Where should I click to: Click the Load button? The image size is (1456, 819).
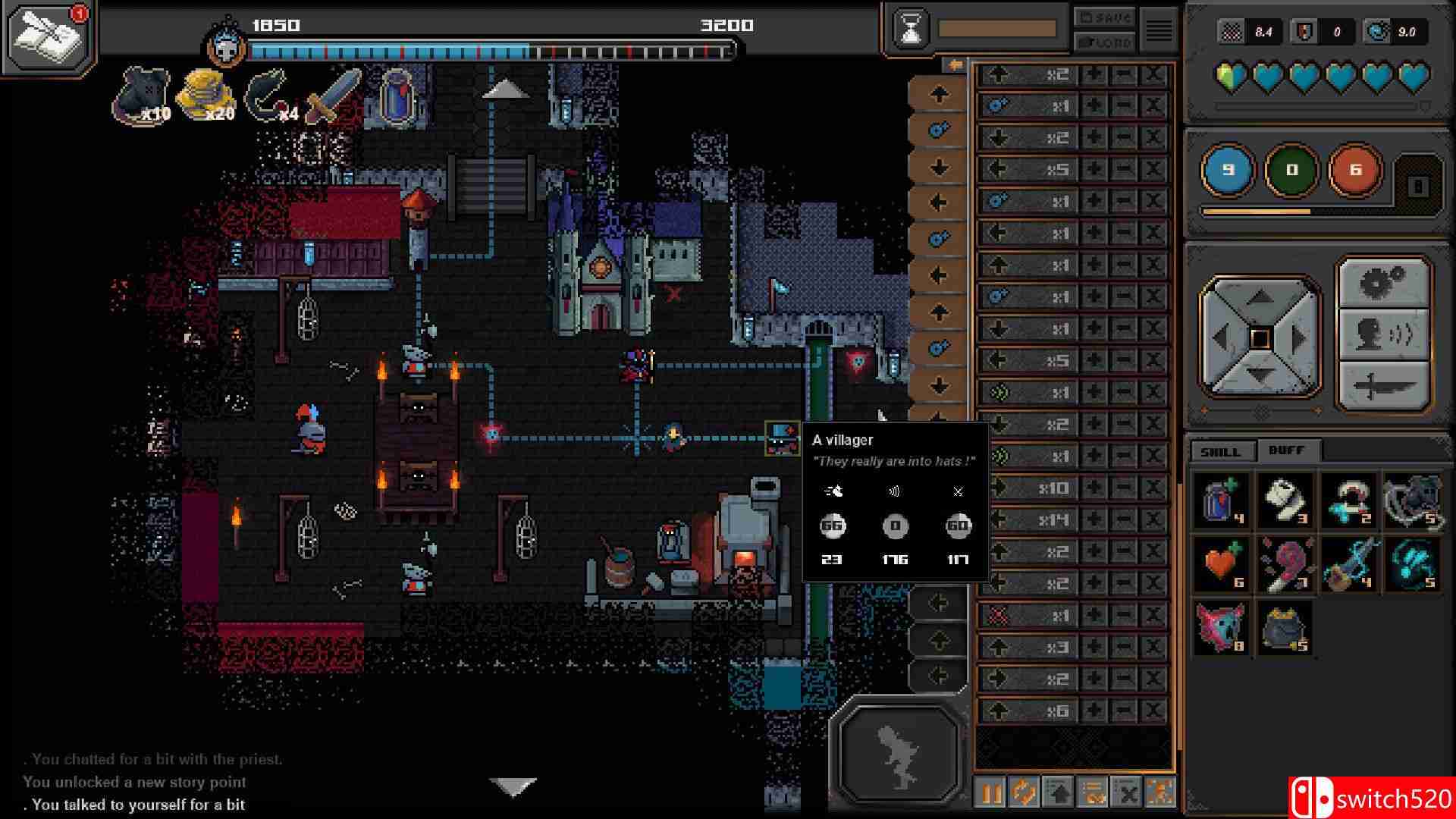coord(1103,42)
